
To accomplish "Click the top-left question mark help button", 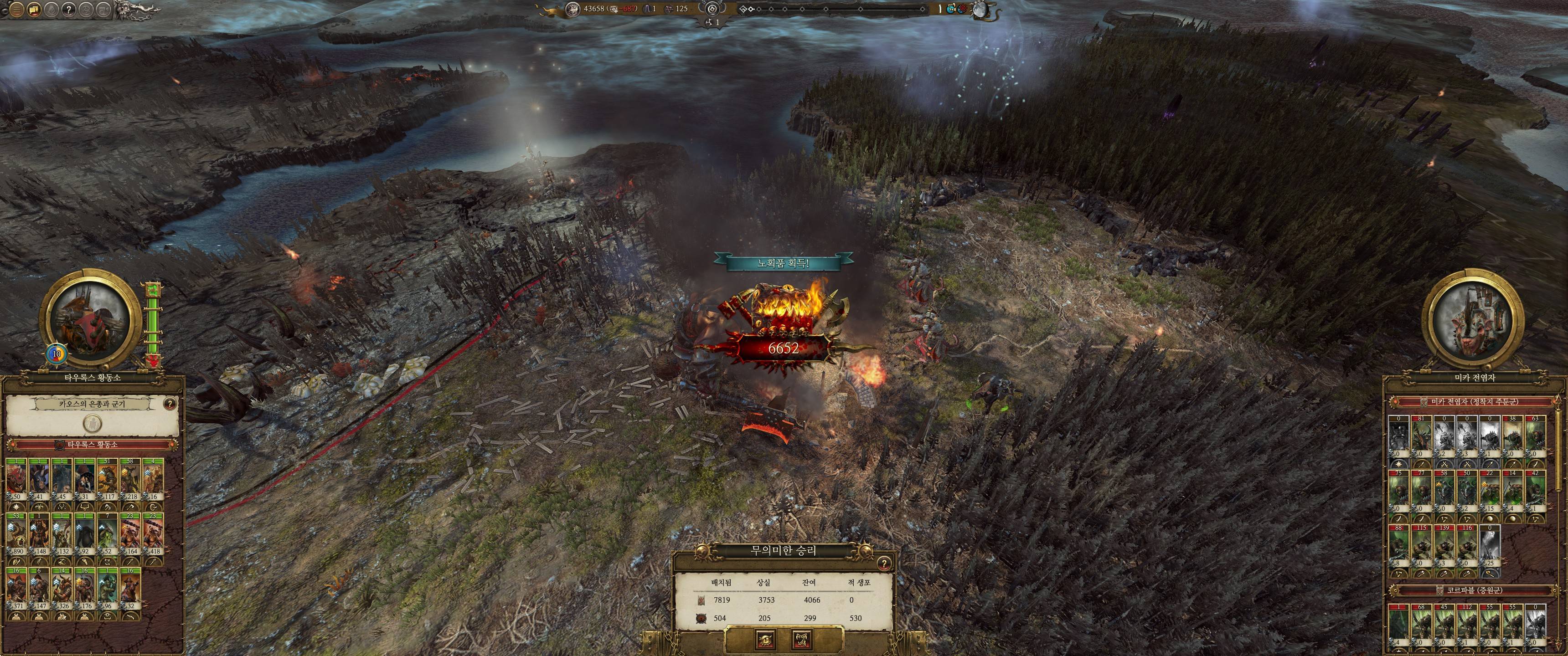I will point(69,9).
